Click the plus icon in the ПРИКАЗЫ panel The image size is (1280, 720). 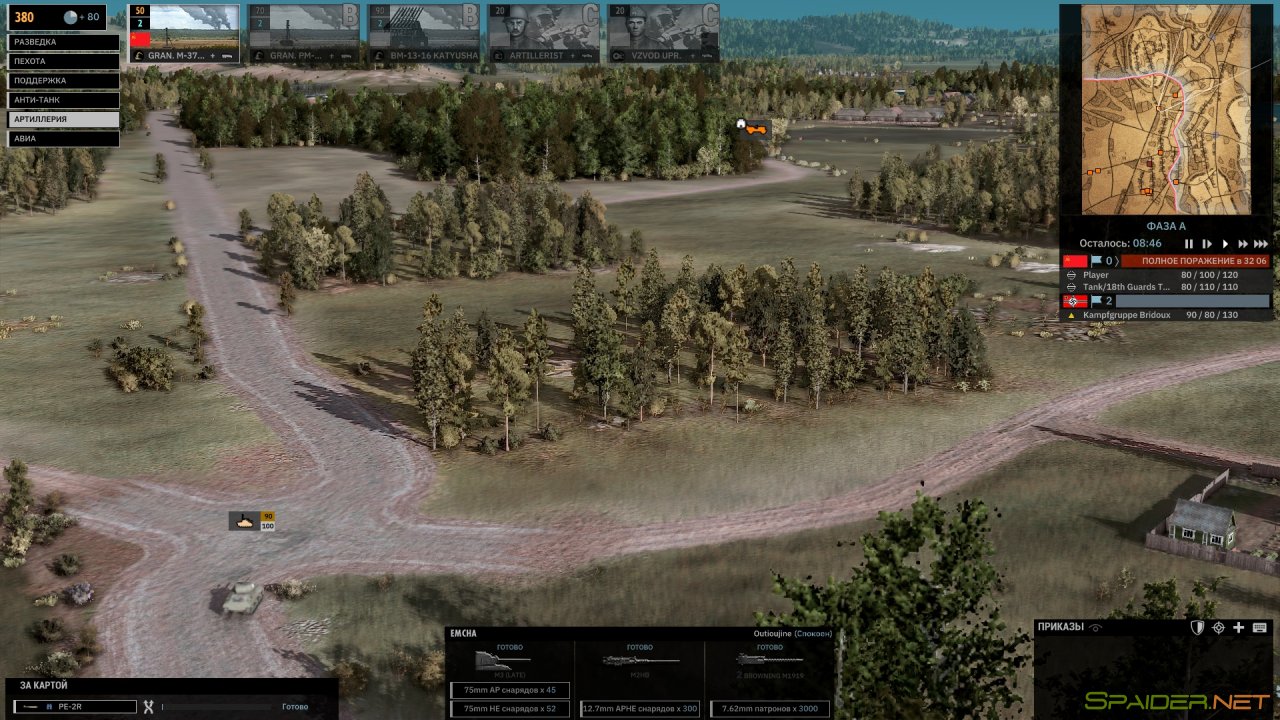1238,628
